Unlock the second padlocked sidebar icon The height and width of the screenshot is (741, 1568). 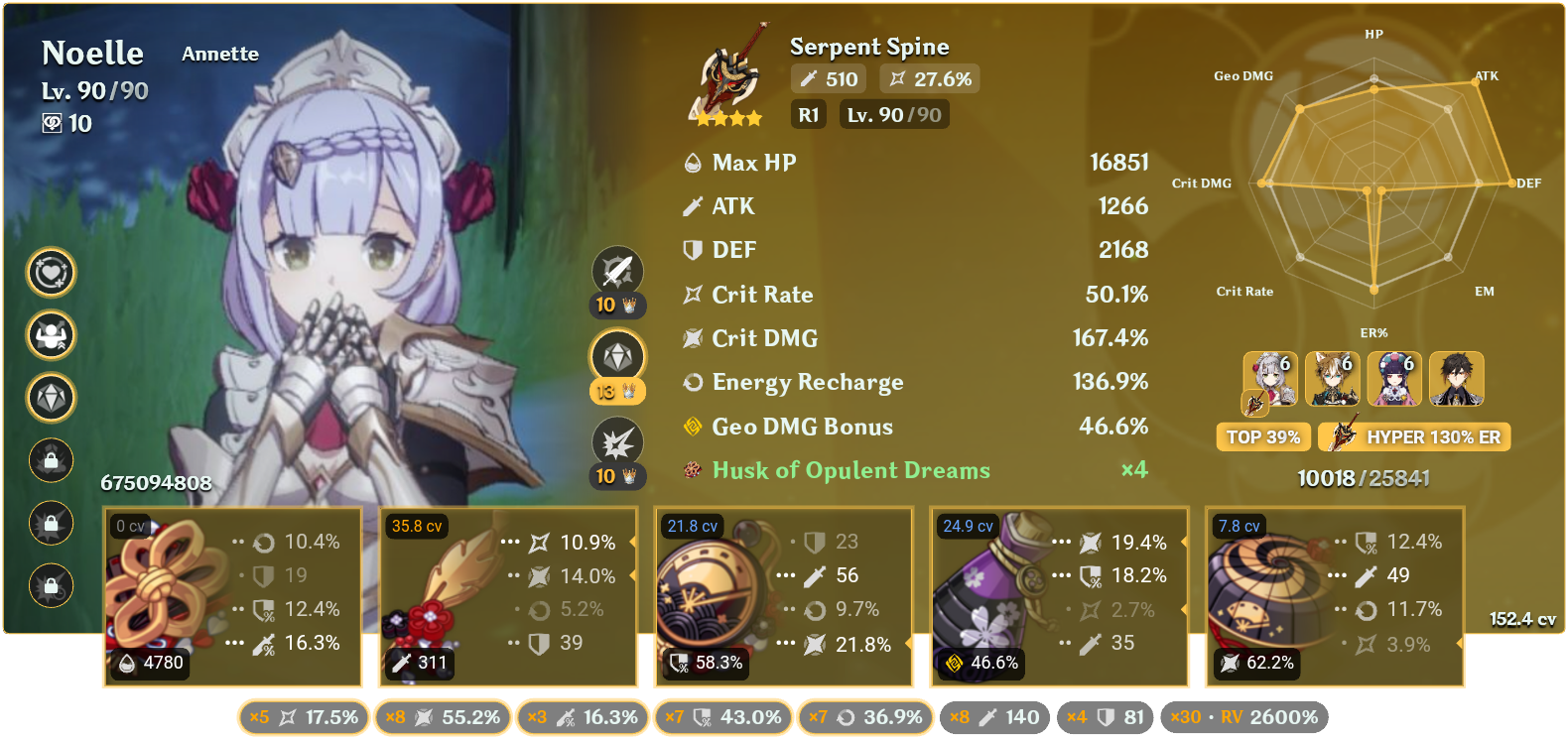point(51,523)
